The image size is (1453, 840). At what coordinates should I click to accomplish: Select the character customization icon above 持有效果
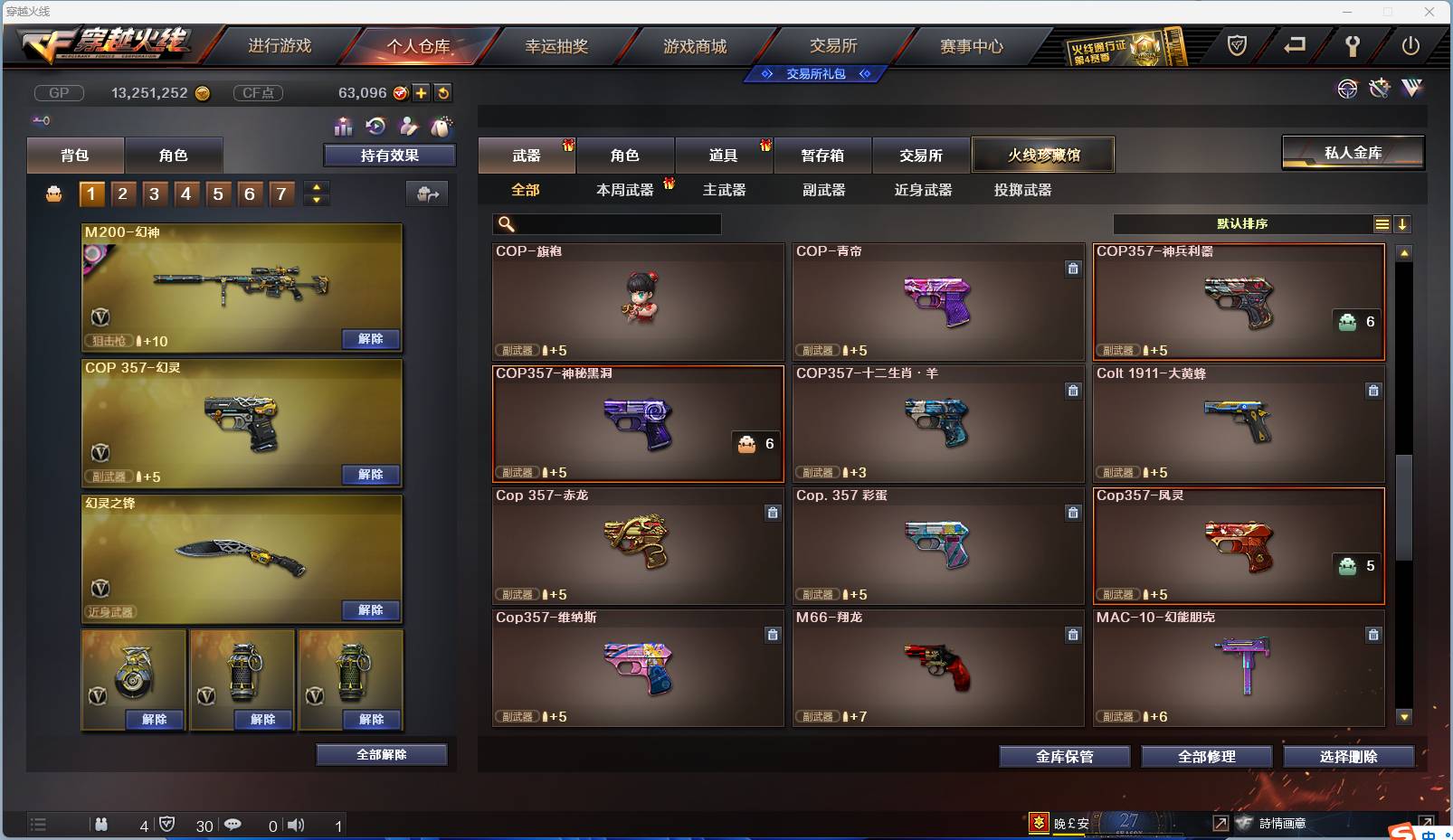click(x=407, y=127)
